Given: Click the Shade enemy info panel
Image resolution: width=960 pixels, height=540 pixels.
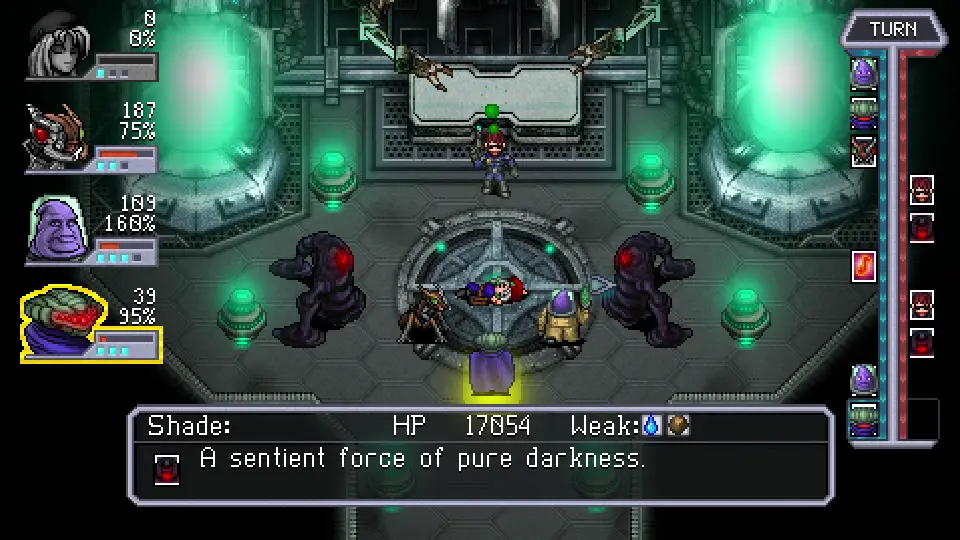Looking at the screenshot, I should click(x=480, y=455).
